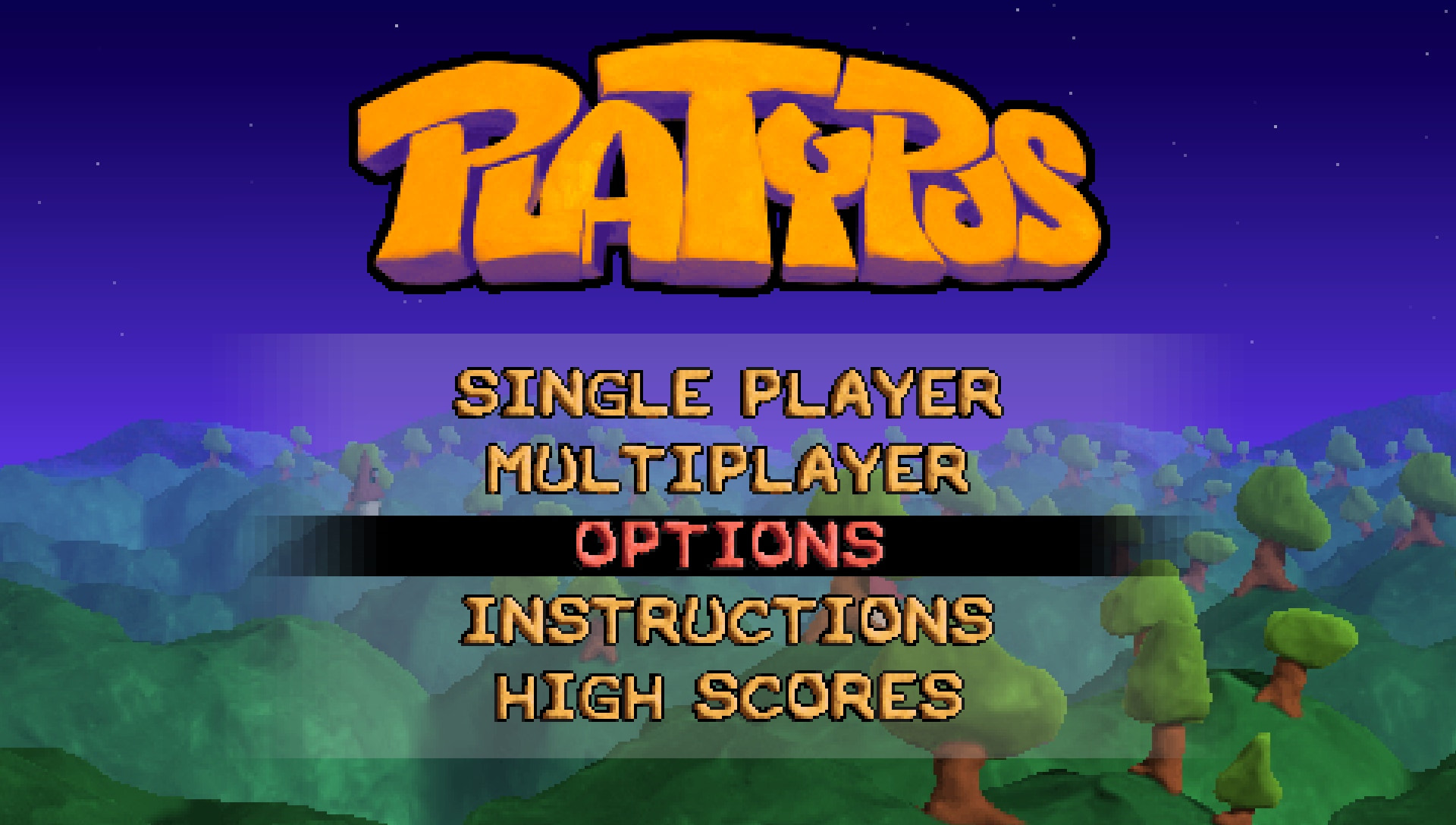Click the Platypus title logo
The height and width of the screenshot is (825, 1456).
[x=728, y=167]
